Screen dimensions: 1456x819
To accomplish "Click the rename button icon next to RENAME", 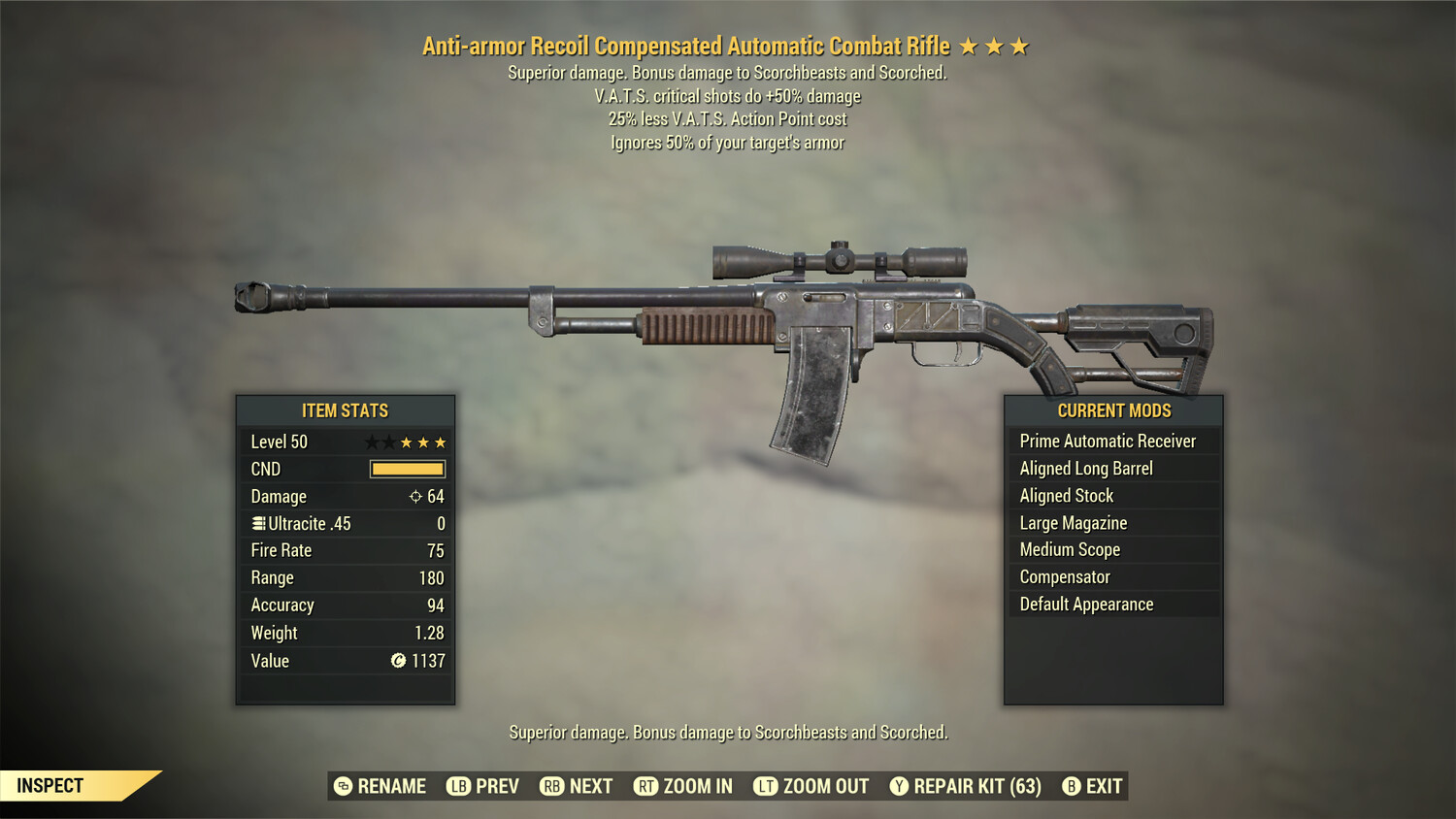I will pos(342,786).
